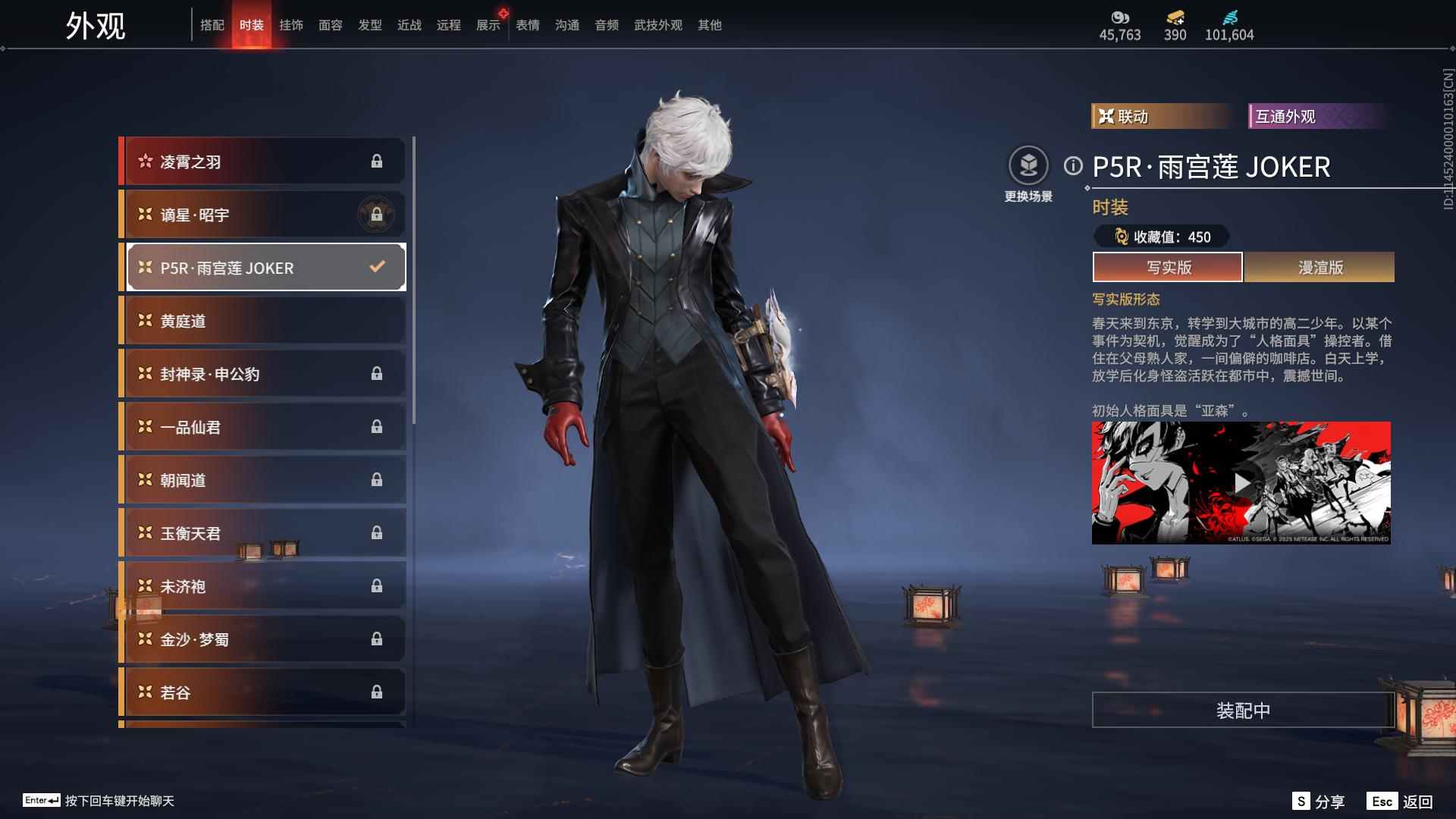The height and width of the screenshot is (819, 1456).
Task: Switch to the 表情 tab
Action: tap(528, 25)
